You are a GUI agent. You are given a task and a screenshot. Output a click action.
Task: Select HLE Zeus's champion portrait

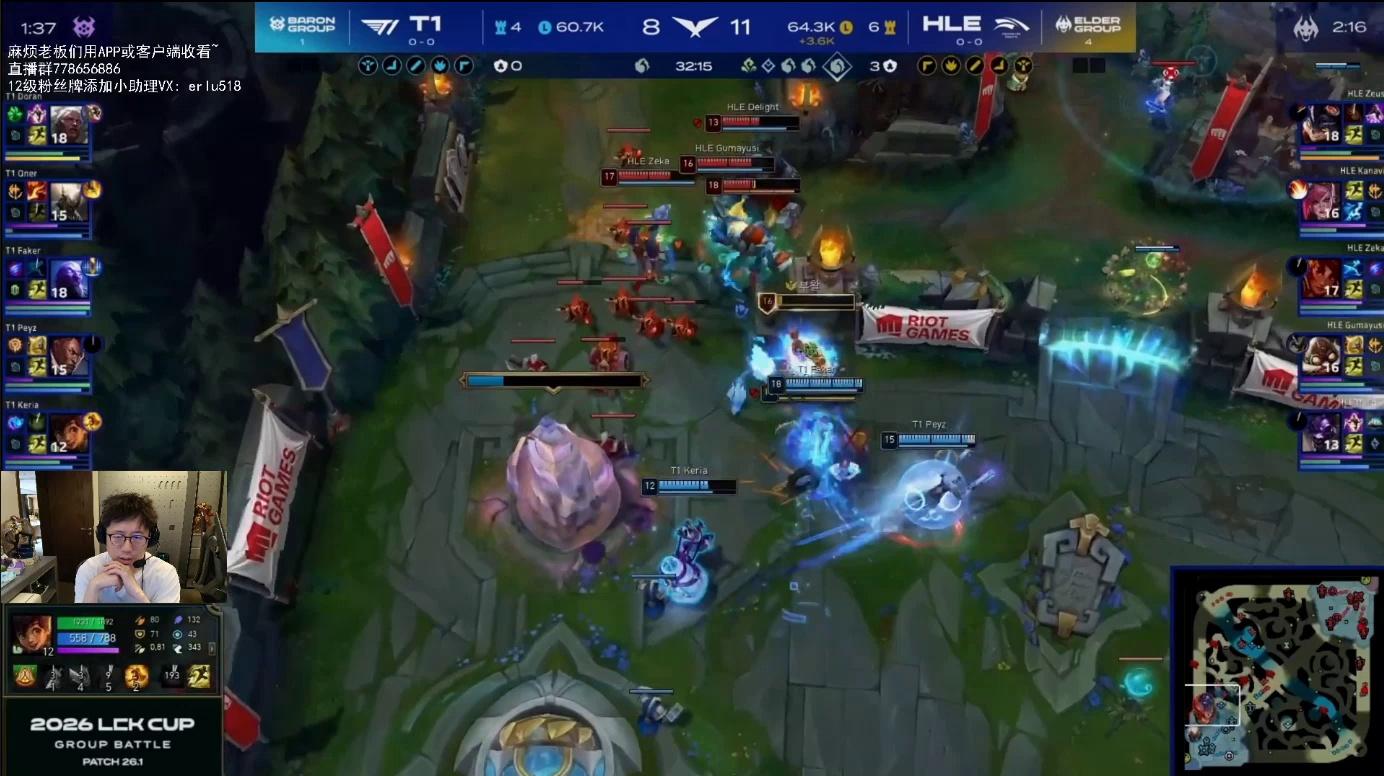point(1320,124)
